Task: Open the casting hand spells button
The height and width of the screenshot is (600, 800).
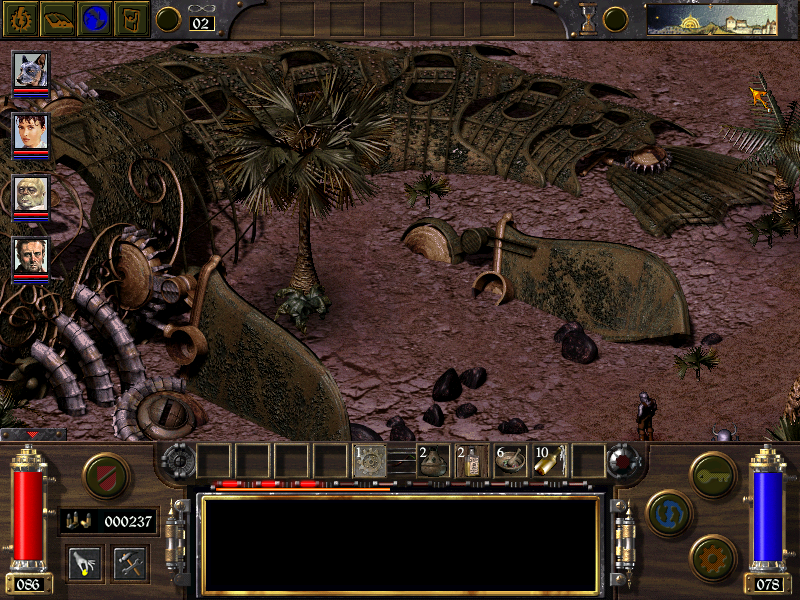Action: pyautogui.click(x=84, y=562)
